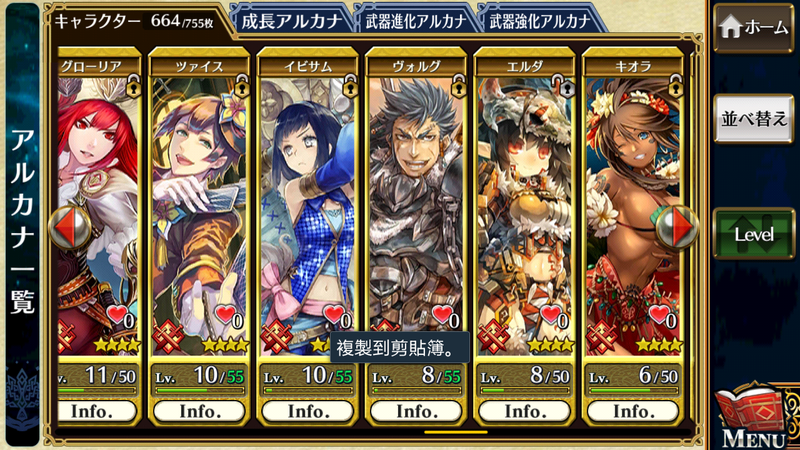Toggle the Level sort order button
Screen dimensions: 800x450
point(754,233)
